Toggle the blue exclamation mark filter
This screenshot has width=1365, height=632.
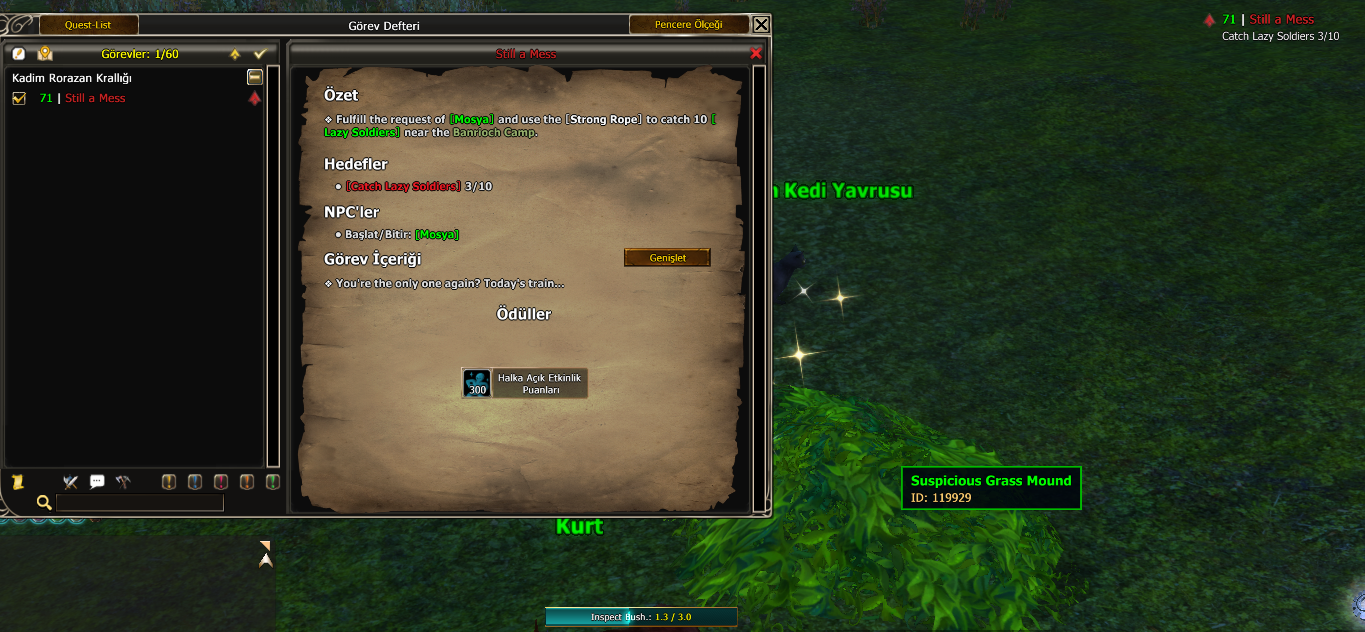tap(195, 482)
